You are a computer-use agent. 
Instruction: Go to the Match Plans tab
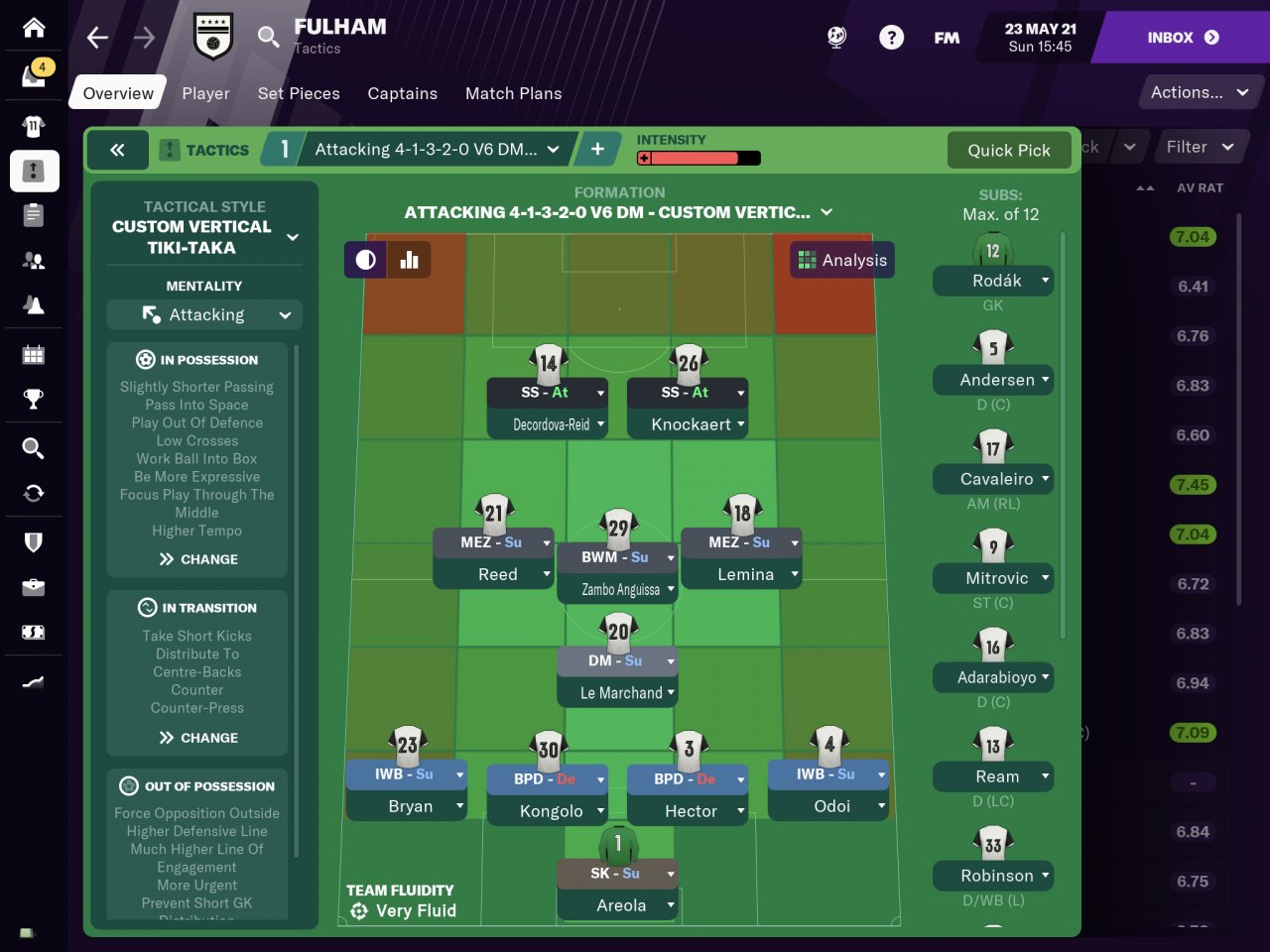coord(513,93)
